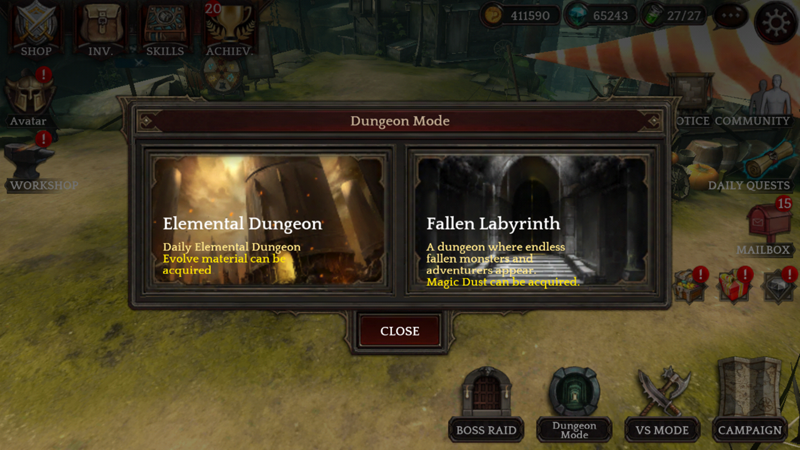View the Achievements trophy
This screenshot has width=800, height=450.
(x=229, y=28)
